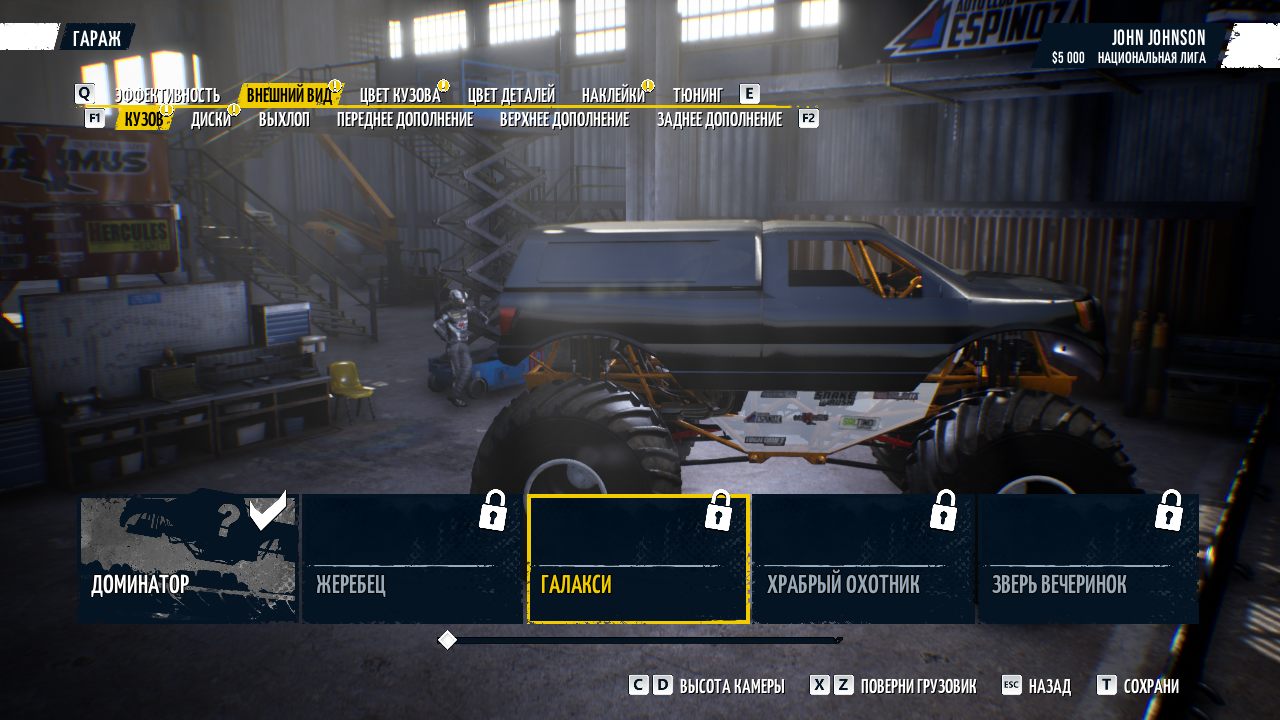1280x720 pixels.
Task: Select the Кузов sub-tab
Action: [143, 119]
